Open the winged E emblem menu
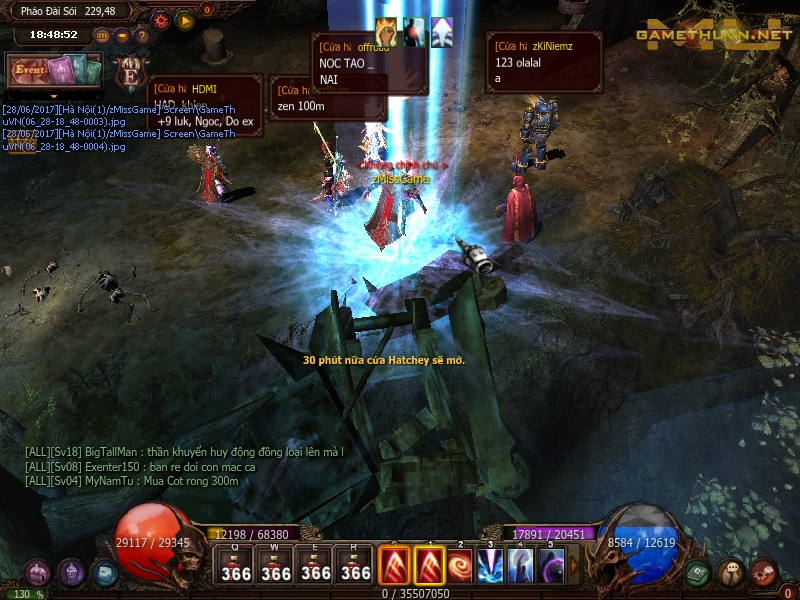The width and height of the screenshot is (800, 600). 131,74
